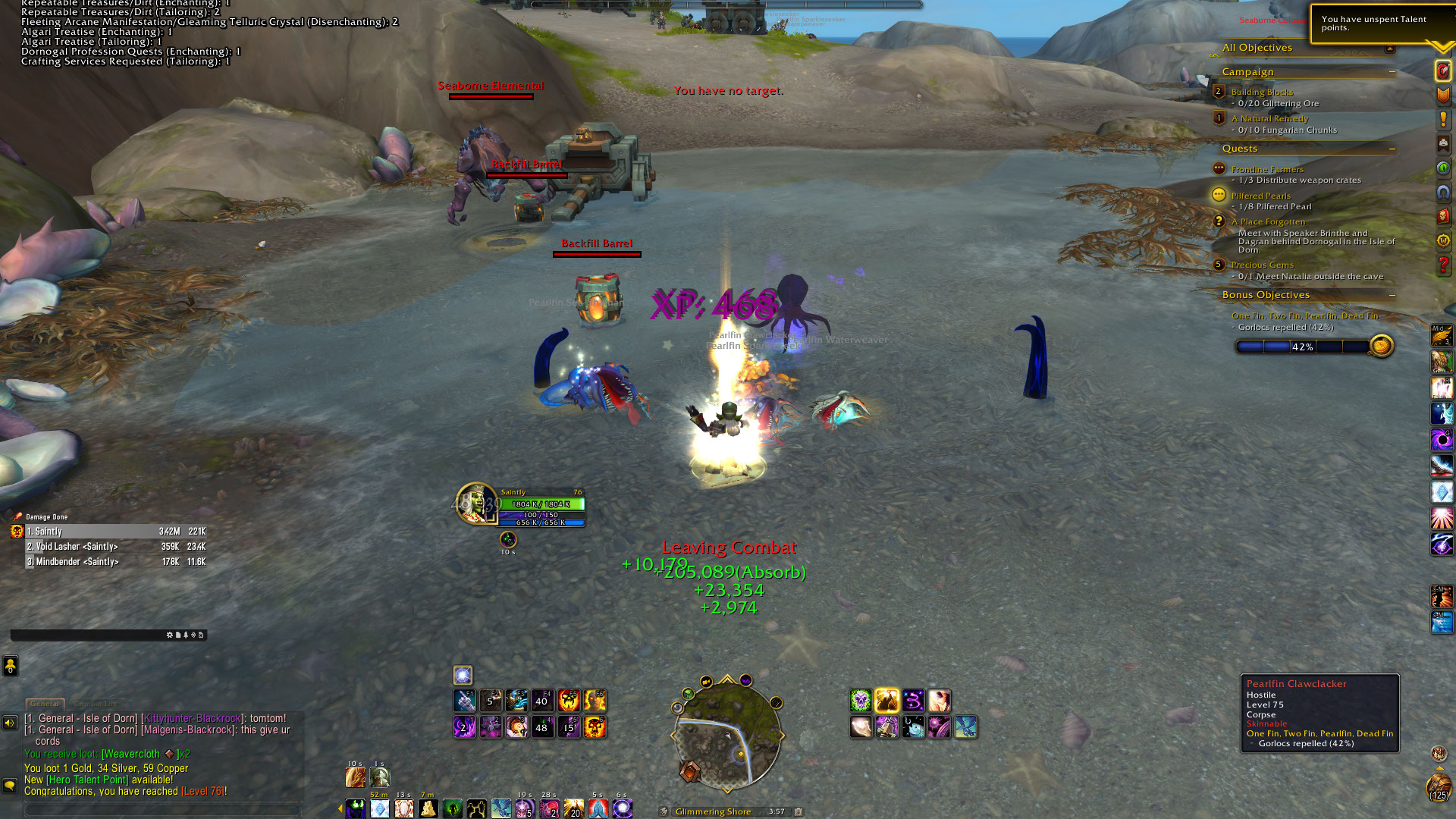Select the General chat tab
The width and height of the screenshot is (1456, 819).
tap(45, 704)
